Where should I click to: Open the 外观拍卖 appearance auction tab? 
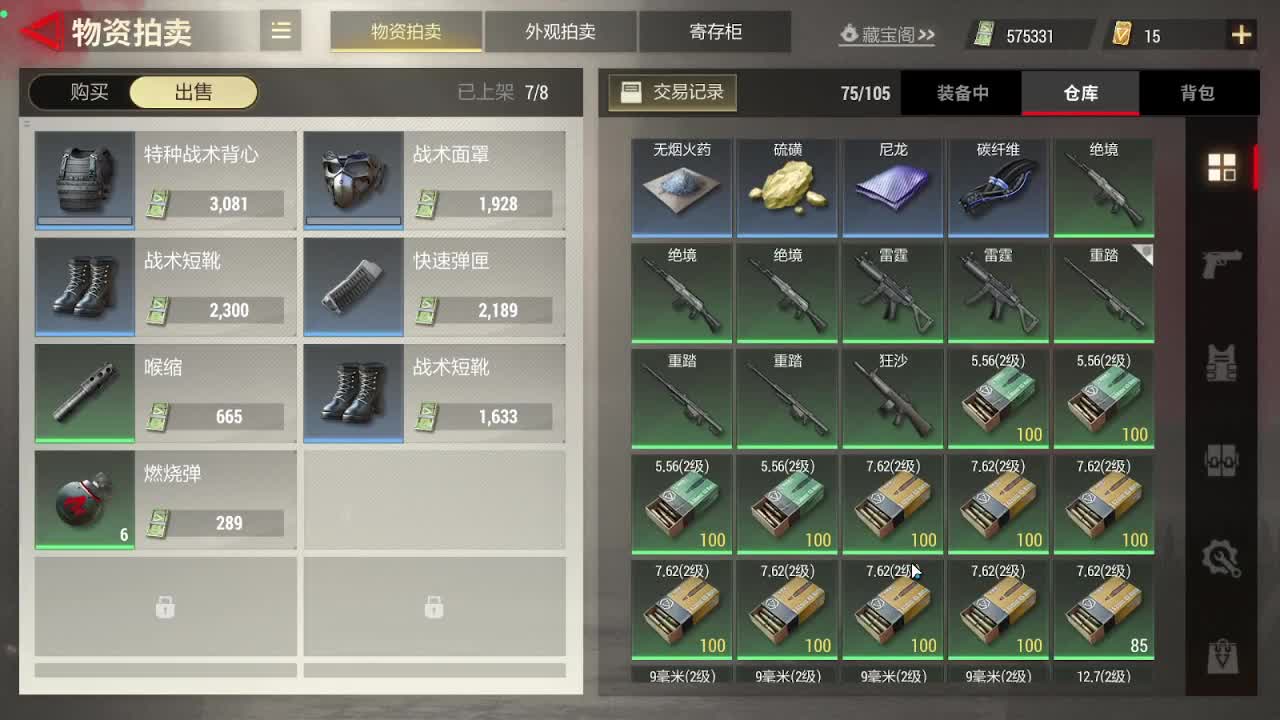(x=560, y=31)
